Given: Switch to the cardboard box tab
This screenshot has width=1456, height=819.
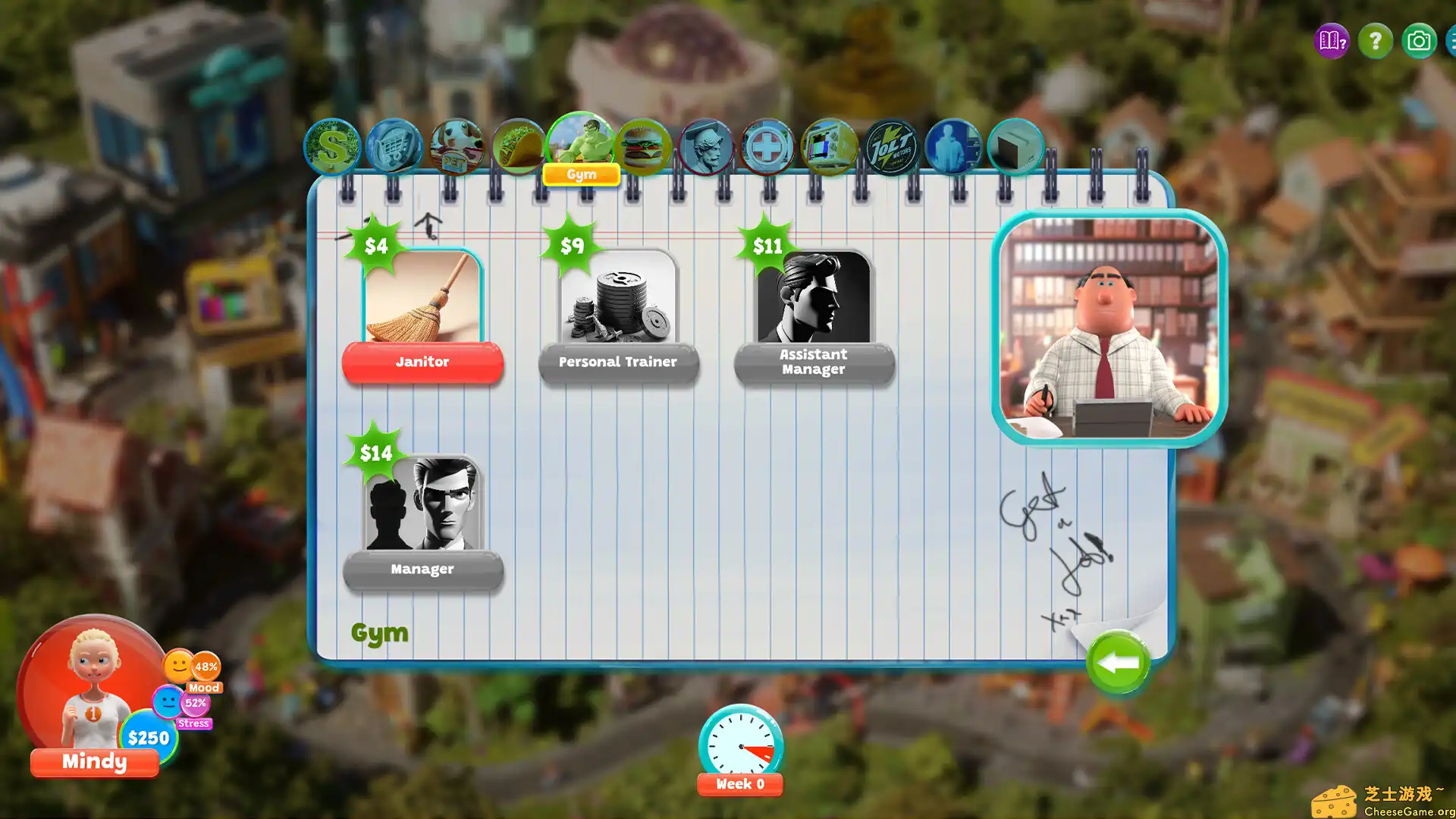Looking at the screenshot, I should click(x=1015, y=146).
